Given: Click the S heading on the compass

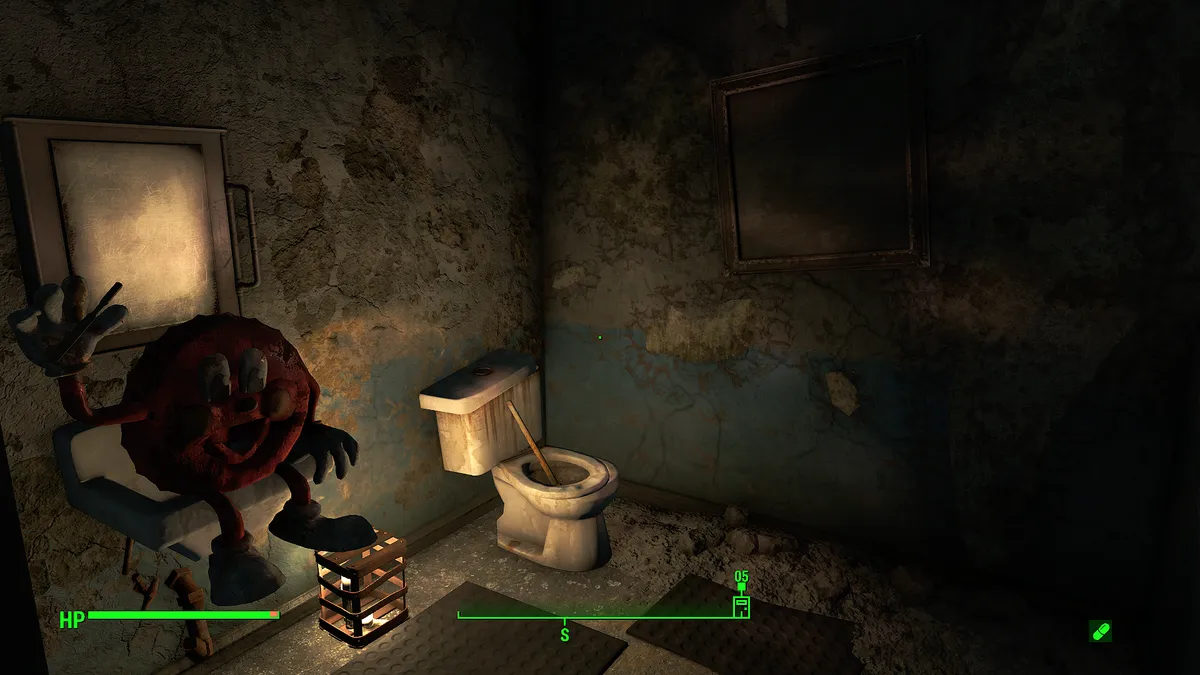Looking at the screenshot, I should tap(564, 634).
